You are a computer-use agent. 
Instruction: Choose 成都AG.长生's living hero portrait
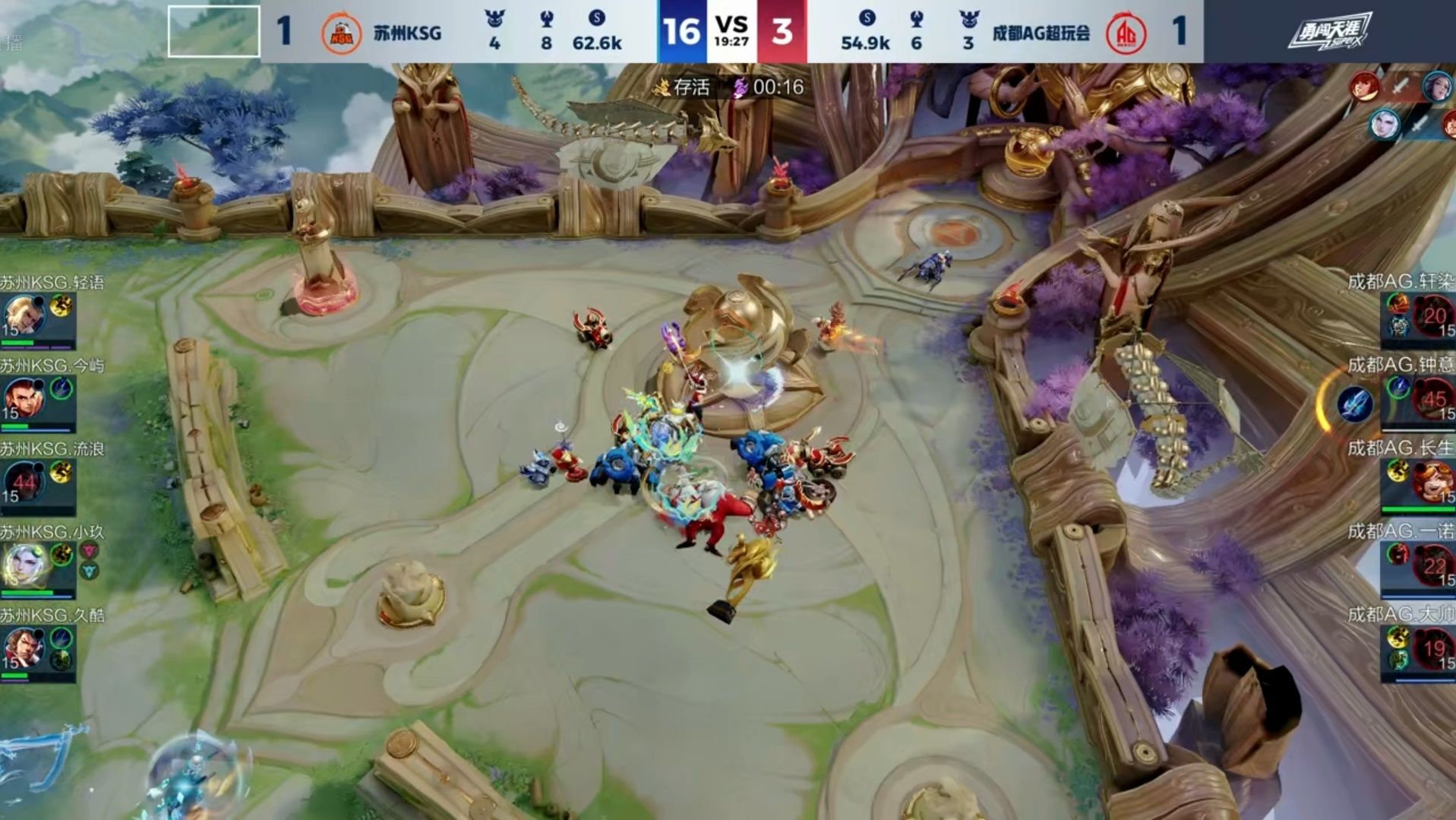(1433, 482)
